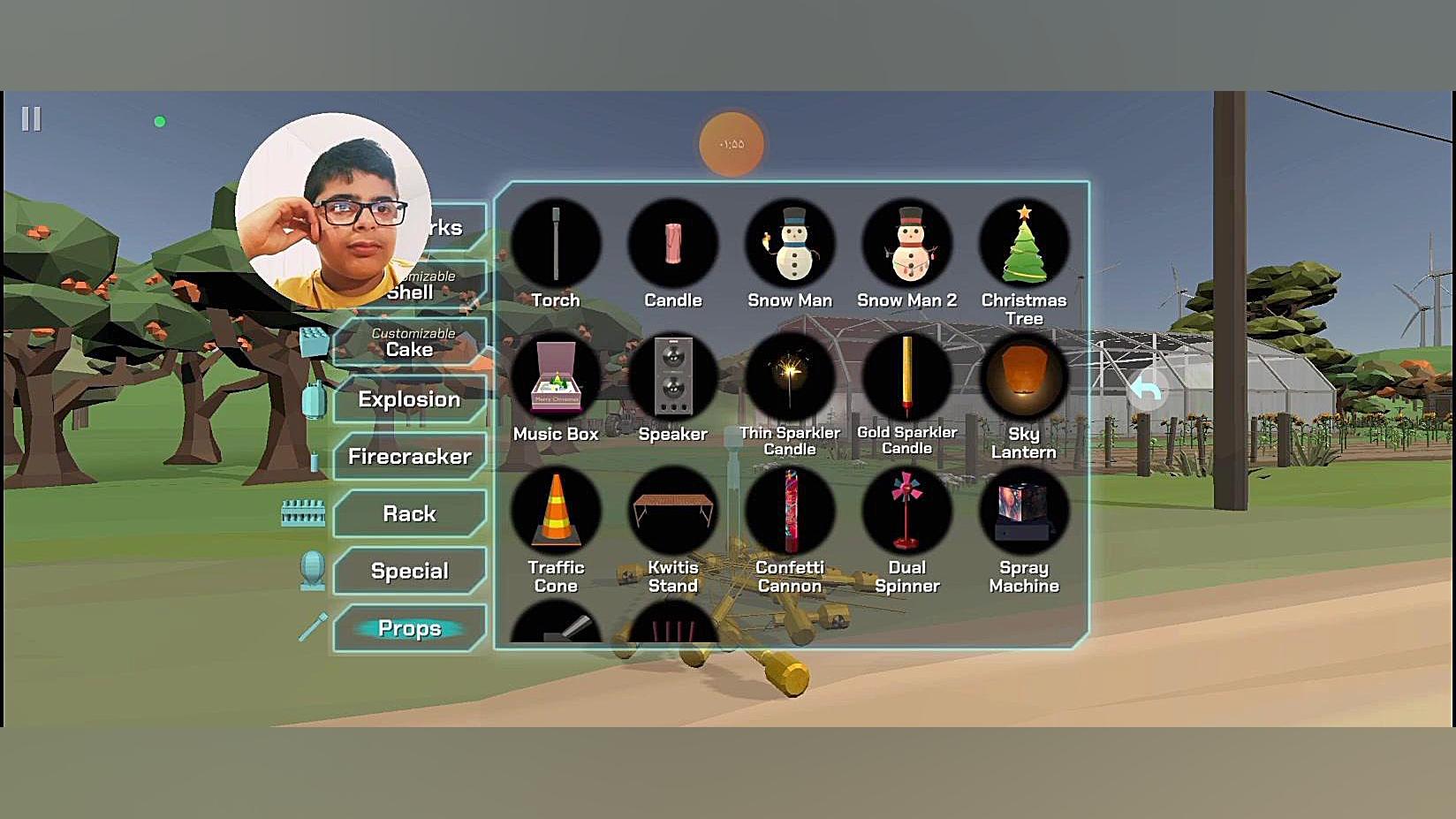The width and height of the screenshot is (1456, 819).
Task: Pick the Dual Spinner prop
Action: coord(906,512)
